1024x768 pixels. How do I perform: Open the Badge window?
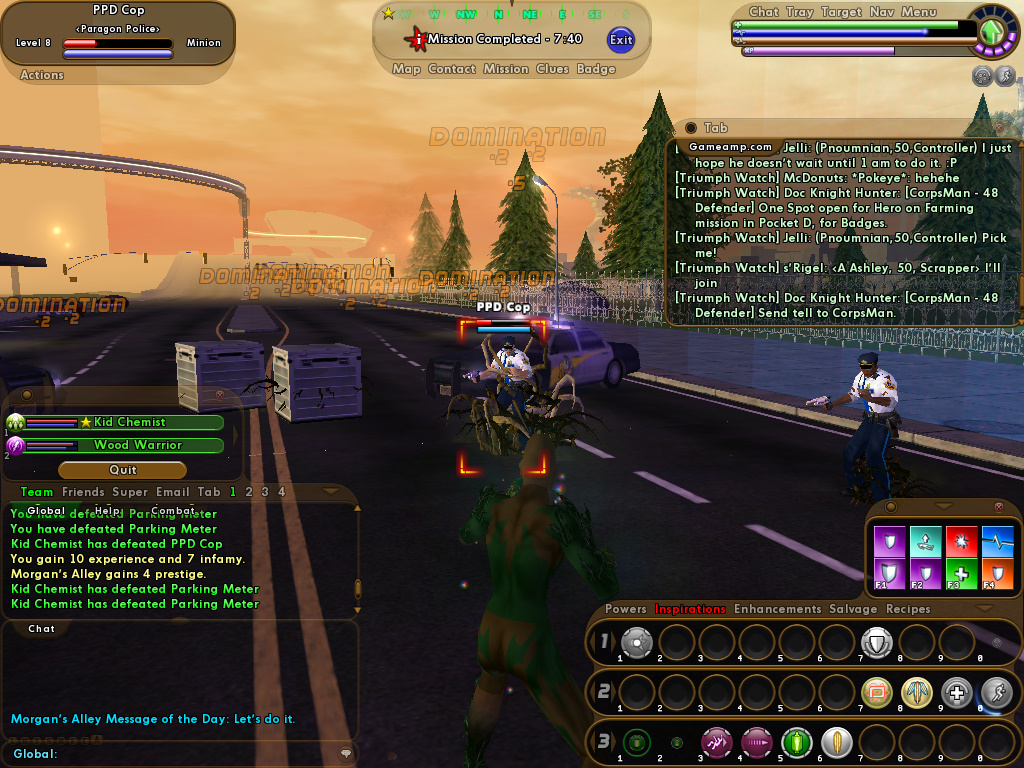pos(596,69)
